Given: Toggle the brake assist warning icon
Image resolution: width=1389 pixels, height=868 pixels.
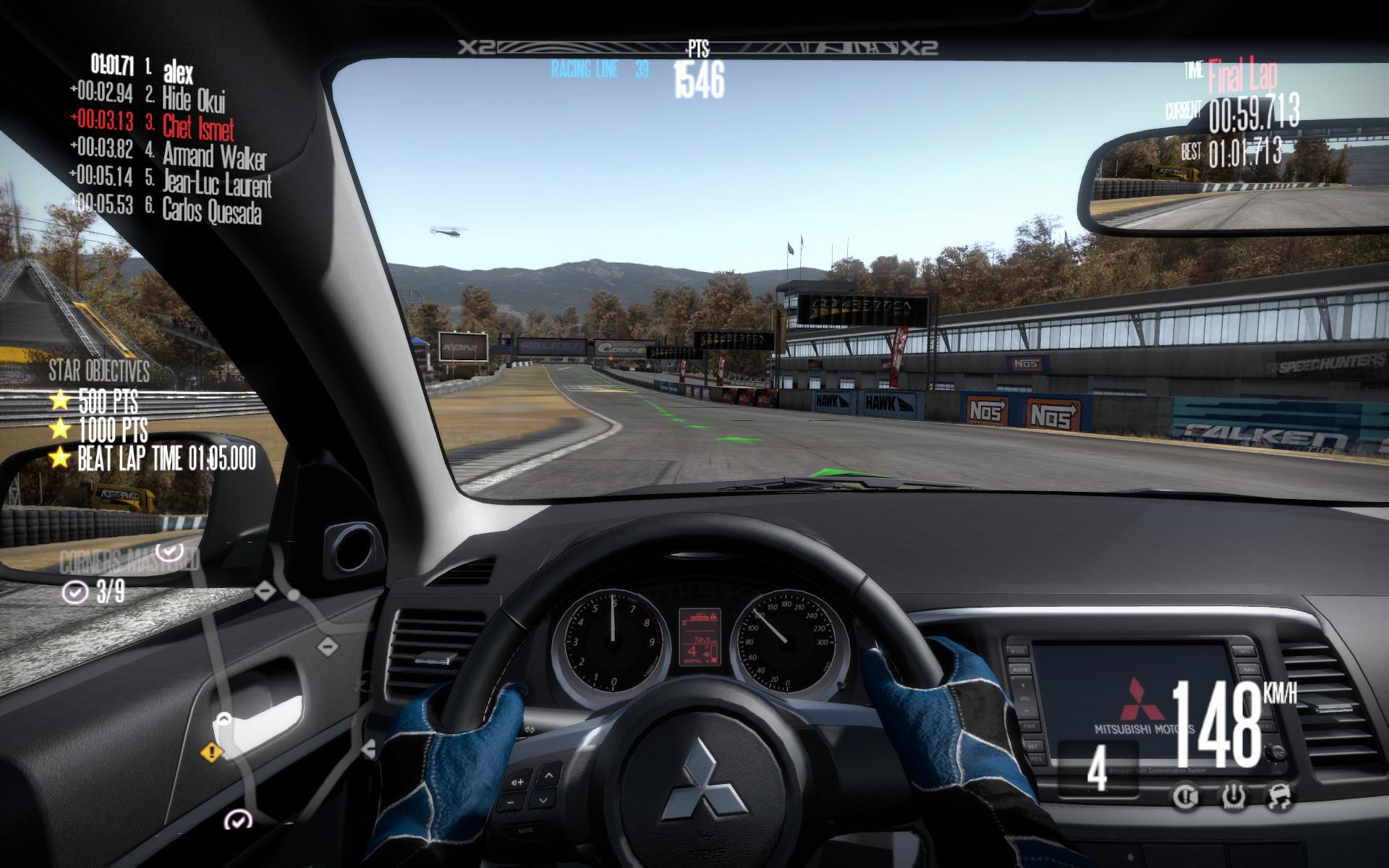Looking at the screenshot, I should point(1185,797).
